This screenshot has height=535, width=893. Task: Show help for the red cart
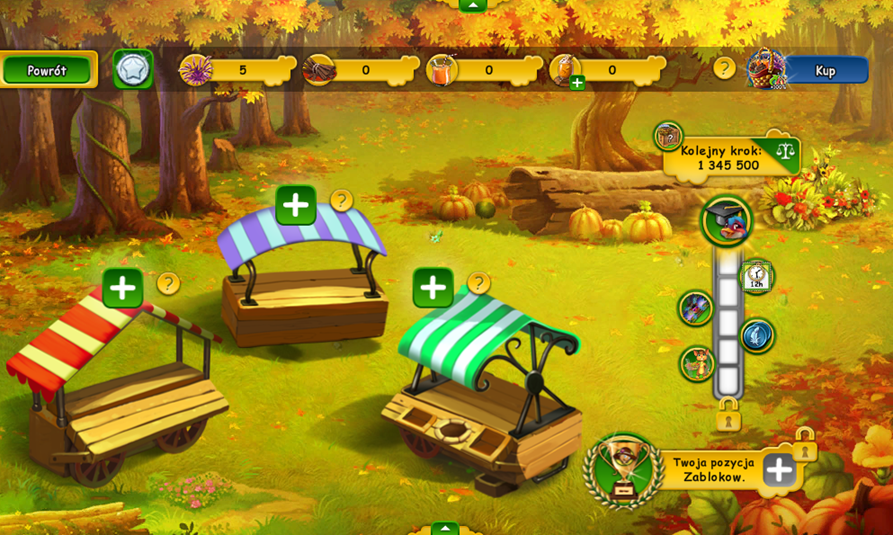coord(168,283)
